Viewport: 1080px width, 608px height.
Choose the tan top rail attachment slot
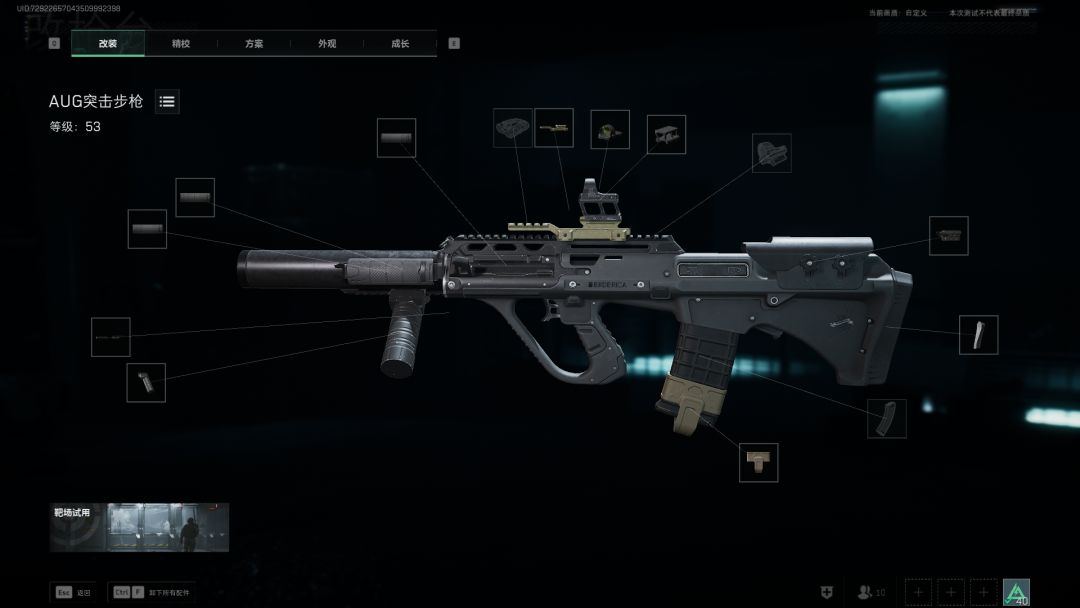[x=553, y=128]
